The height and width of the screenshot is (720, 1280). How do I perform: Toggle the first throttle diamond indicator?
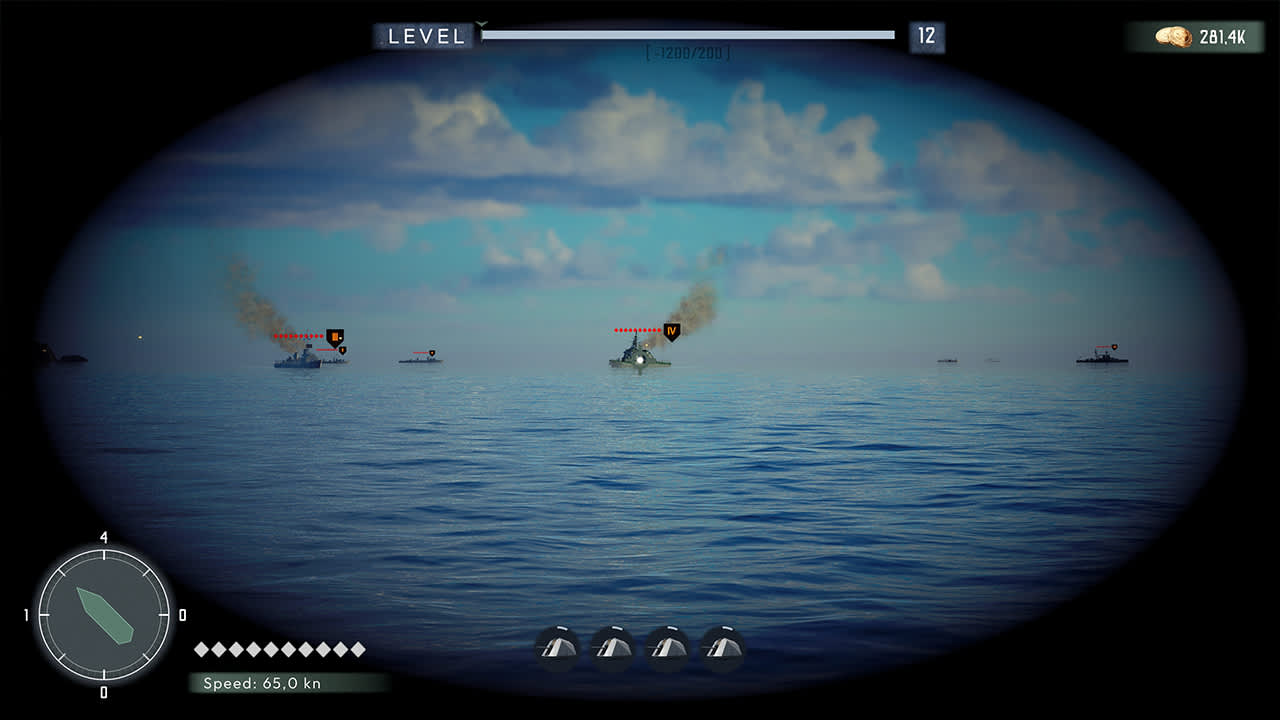tap(201, 648)
